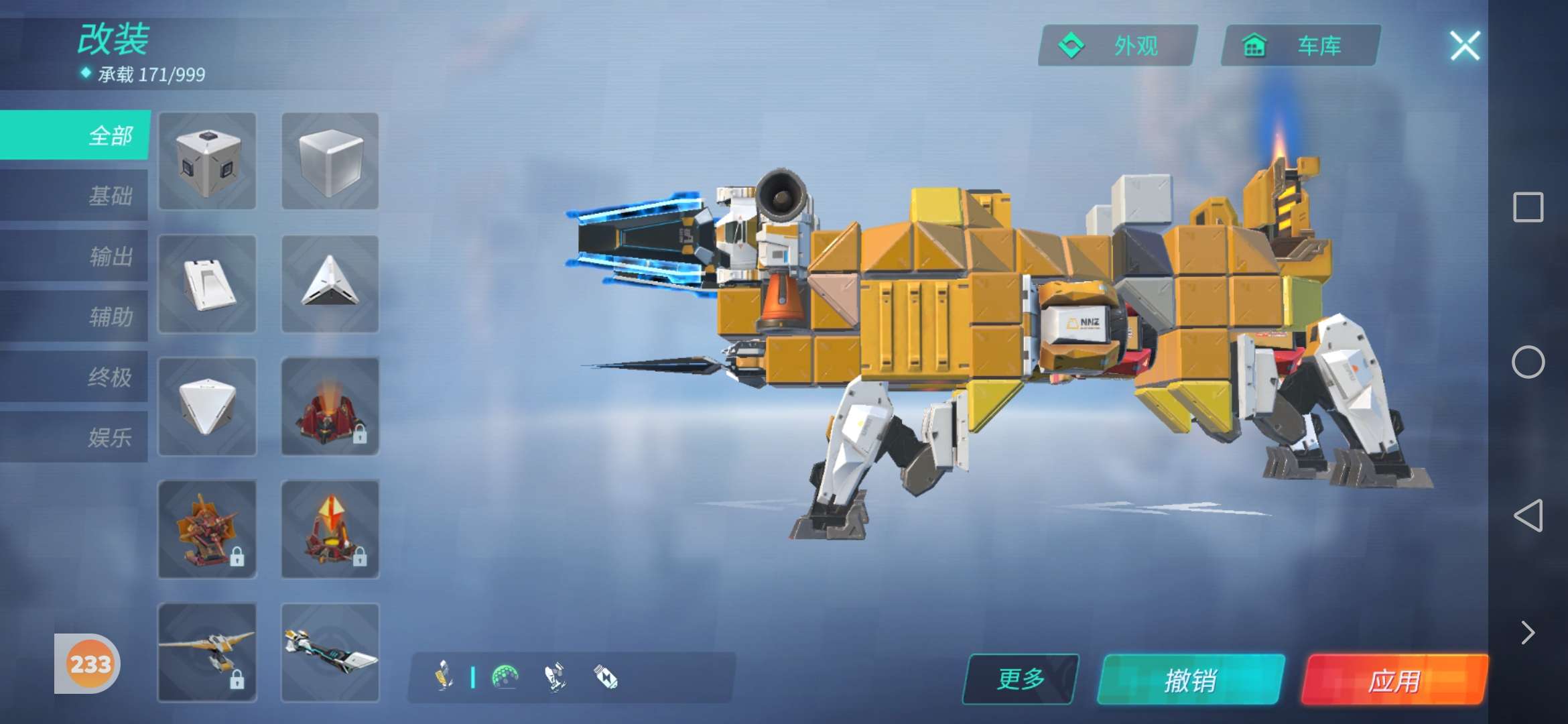This screenshot has width=1568, height=724.
Task: Go to the 车库 garage
Action: (x=1301, y=46)
